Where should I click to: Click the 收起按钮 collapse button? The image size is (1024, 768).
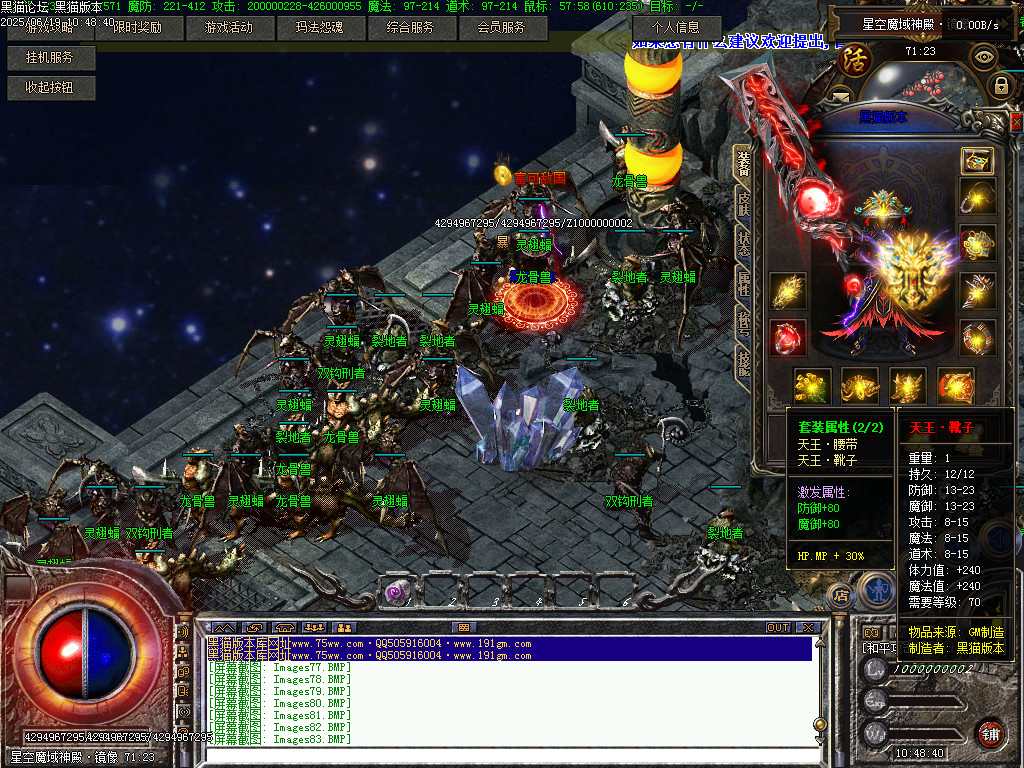(49, 88)
